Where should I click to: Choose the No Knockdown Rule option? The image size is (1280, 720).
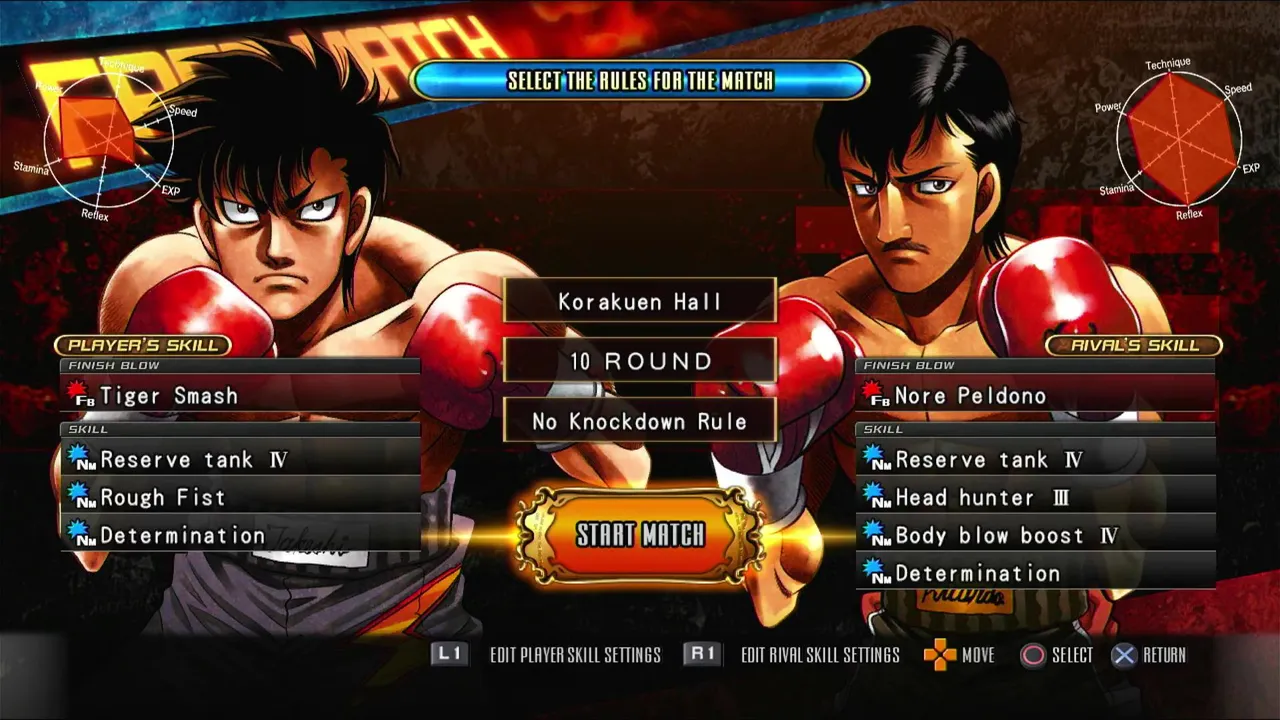point(640,421)
